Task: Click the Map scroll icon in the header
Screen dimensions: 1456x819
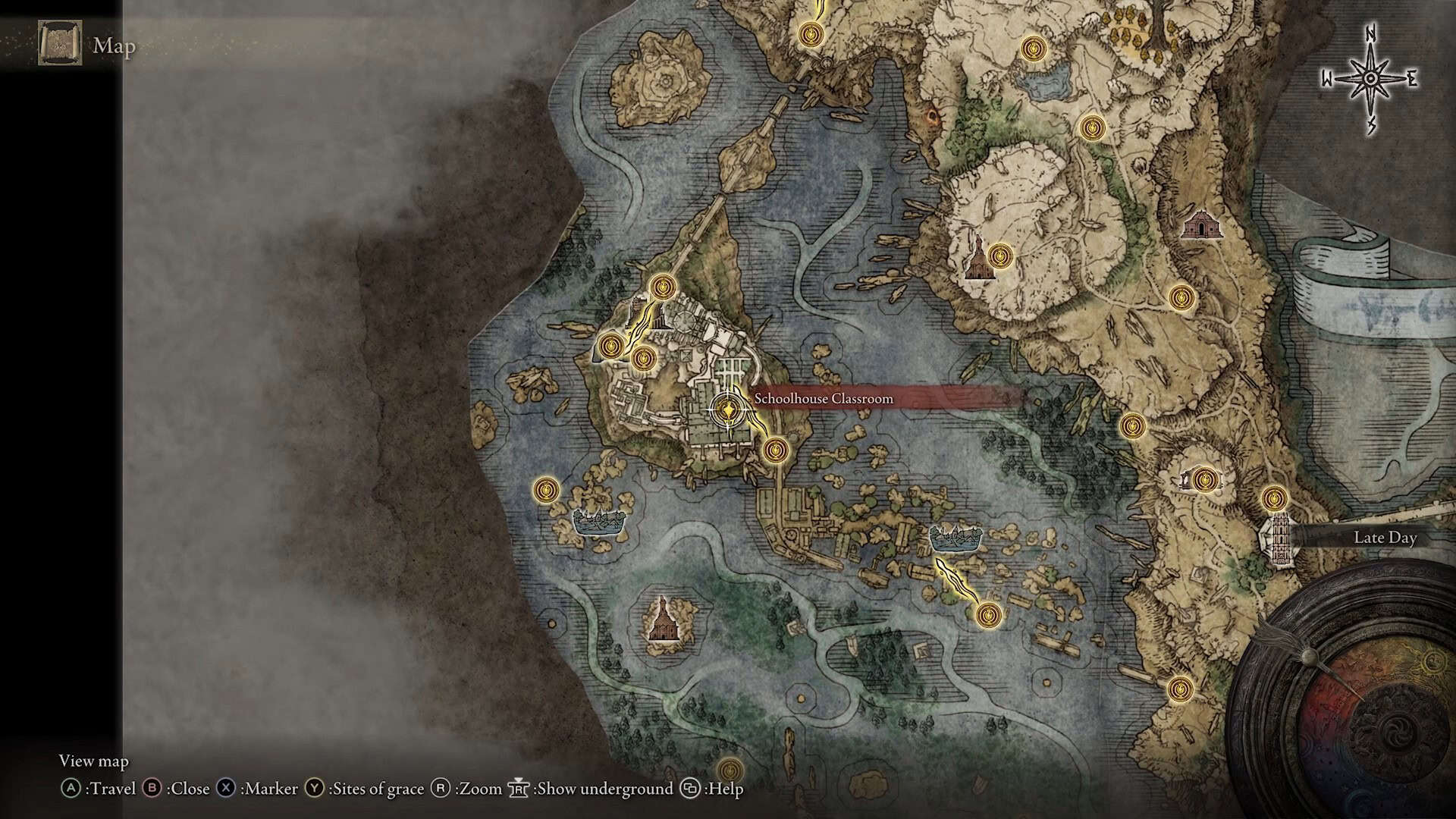Action: [x=60, y=43]
